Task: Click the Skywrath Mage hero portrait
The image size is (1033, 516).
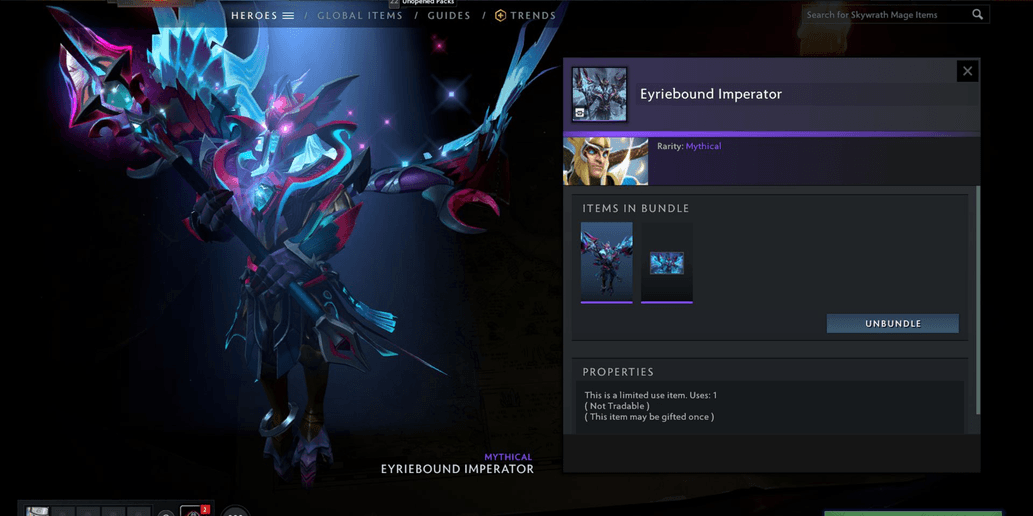Action: coord(606,161)
